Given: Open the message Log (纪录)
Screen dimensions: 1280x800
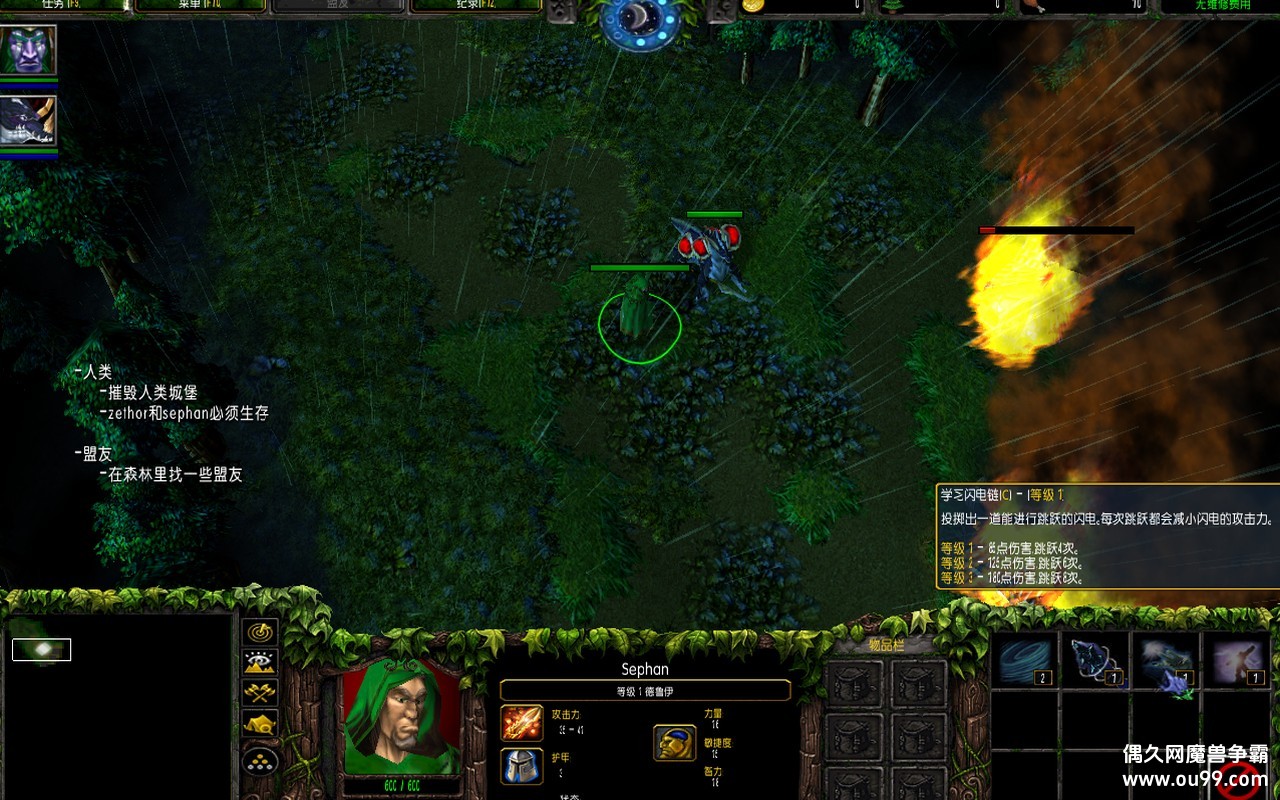Looking at the screenshot, I should (x=476, y=5).
